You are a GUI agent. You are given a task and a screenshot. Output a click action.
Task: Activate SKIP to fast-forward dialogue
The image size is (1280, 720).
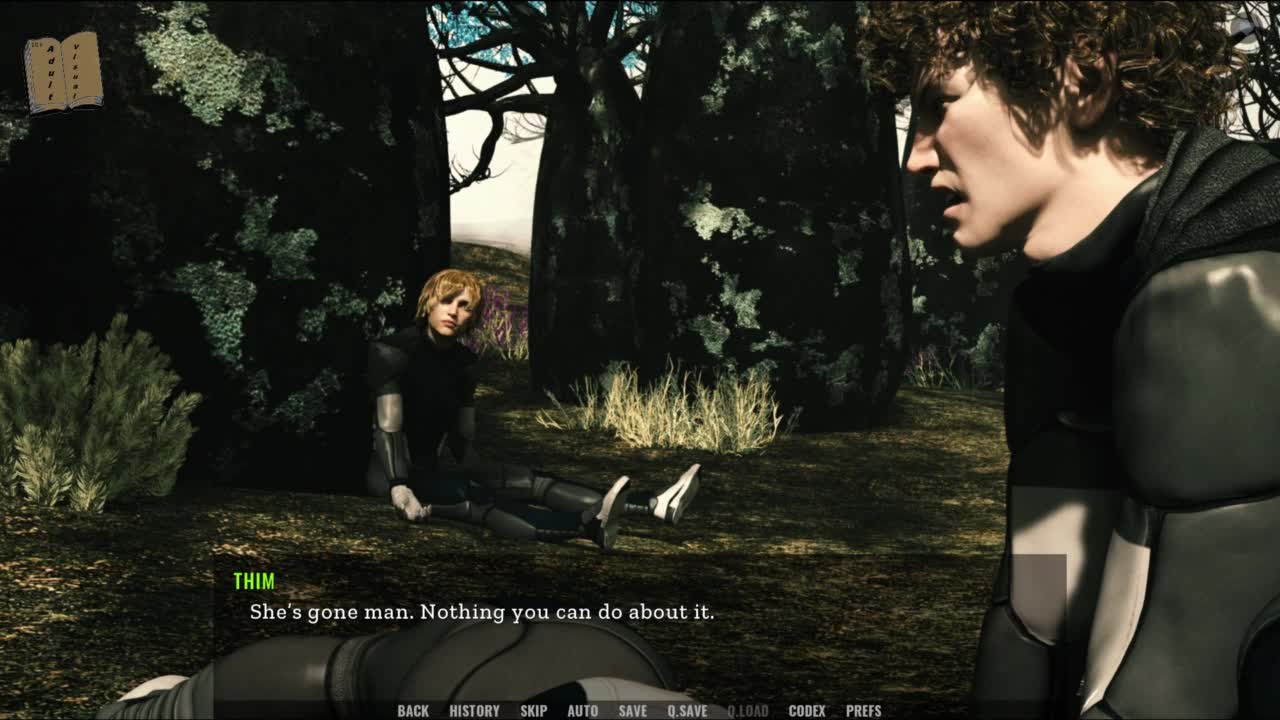click(x=533, y=711)
